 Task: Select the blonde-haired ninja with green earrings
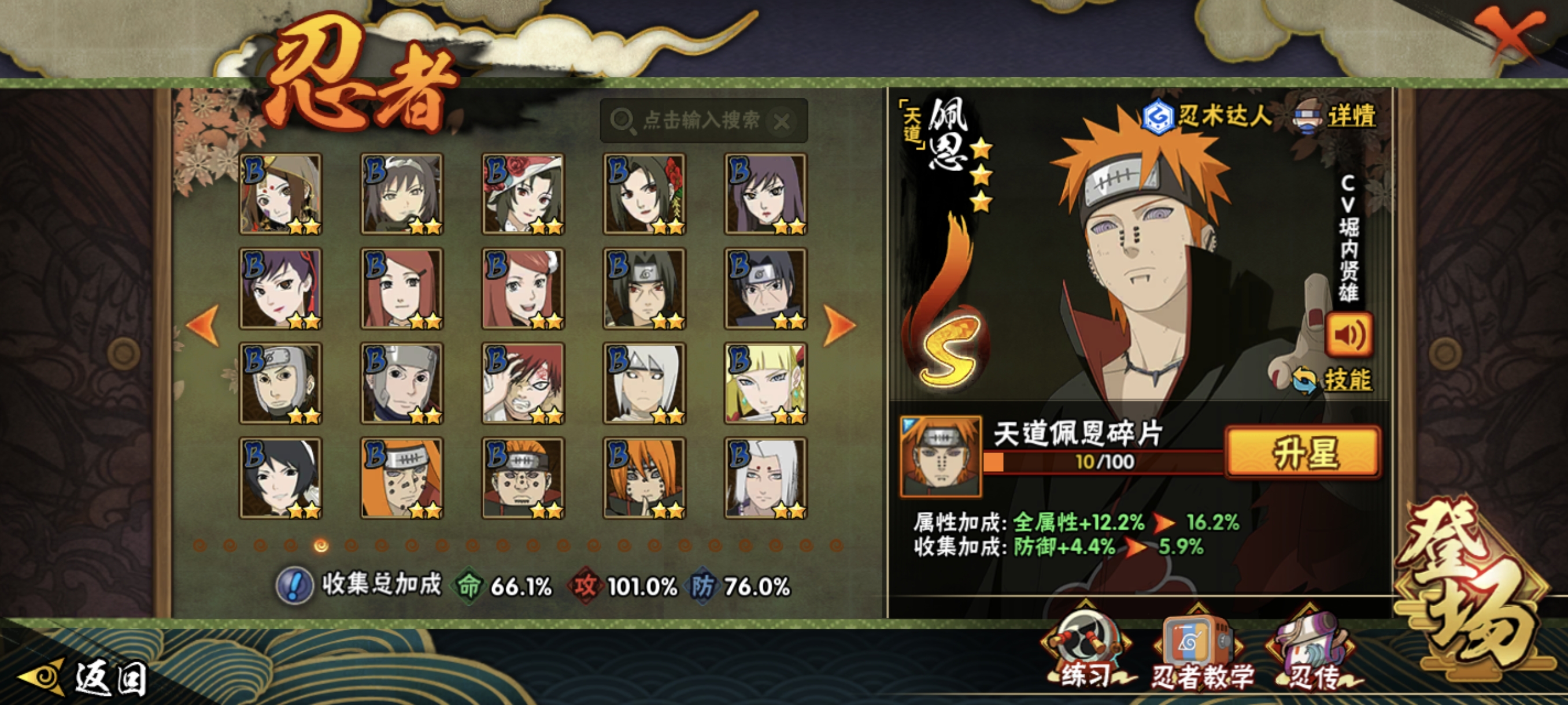pyautogui.click(x=765, y=383)
